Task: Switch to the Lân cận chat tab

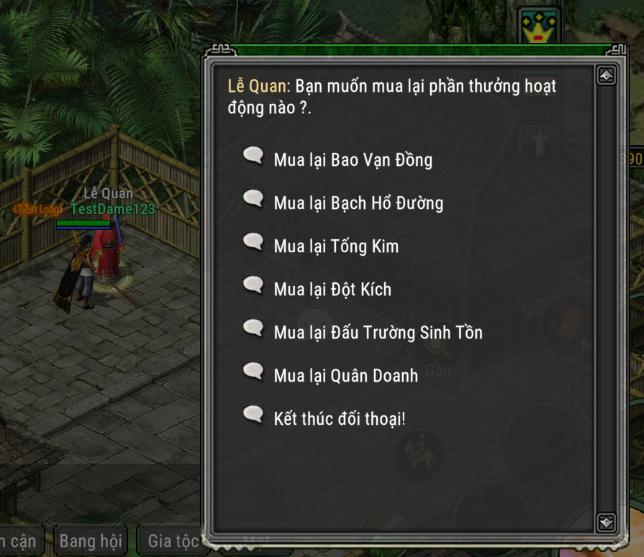Action: click(18, 541)
